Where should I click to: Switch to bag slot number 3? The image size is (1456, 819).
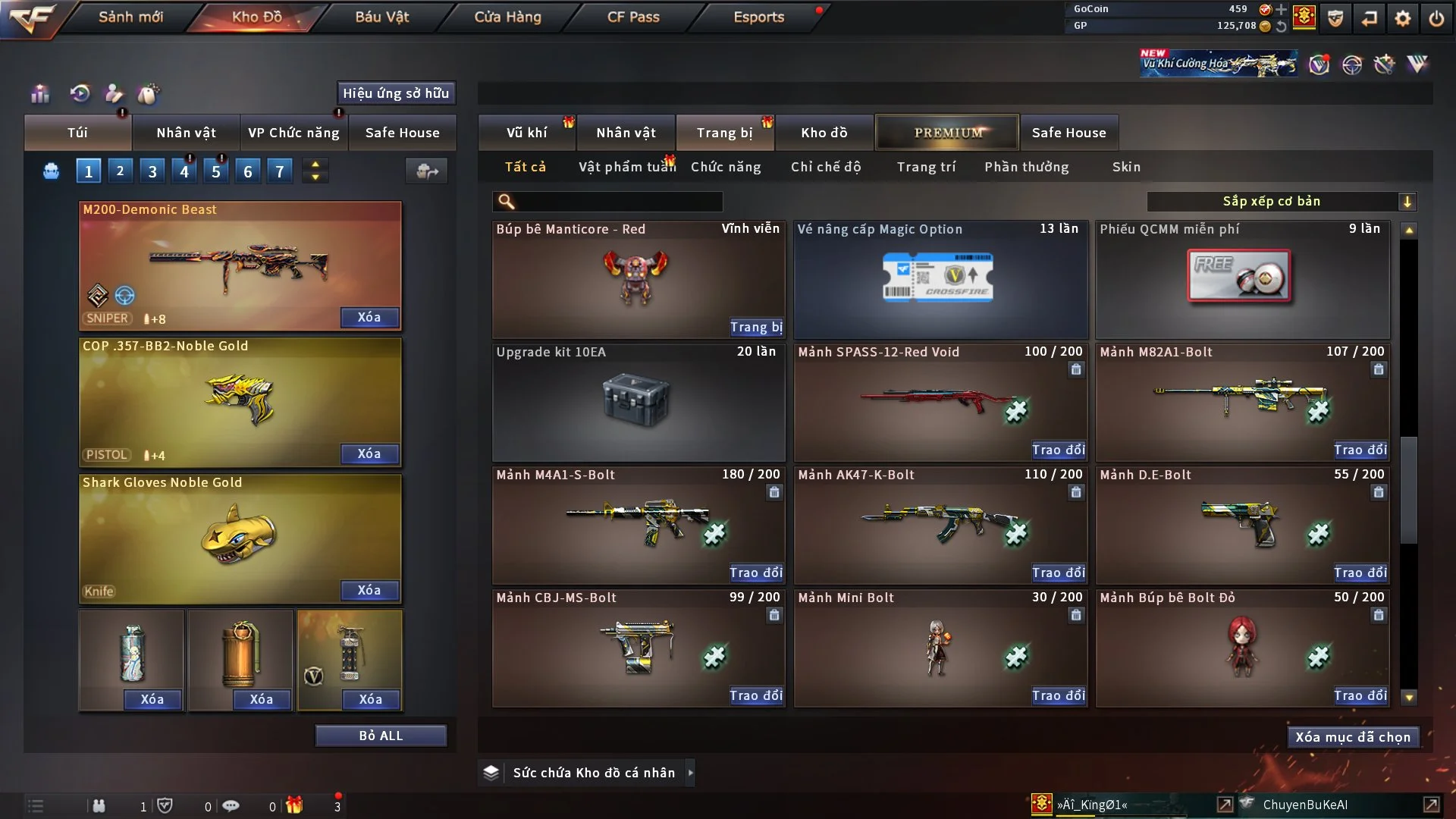click(152, 171)
